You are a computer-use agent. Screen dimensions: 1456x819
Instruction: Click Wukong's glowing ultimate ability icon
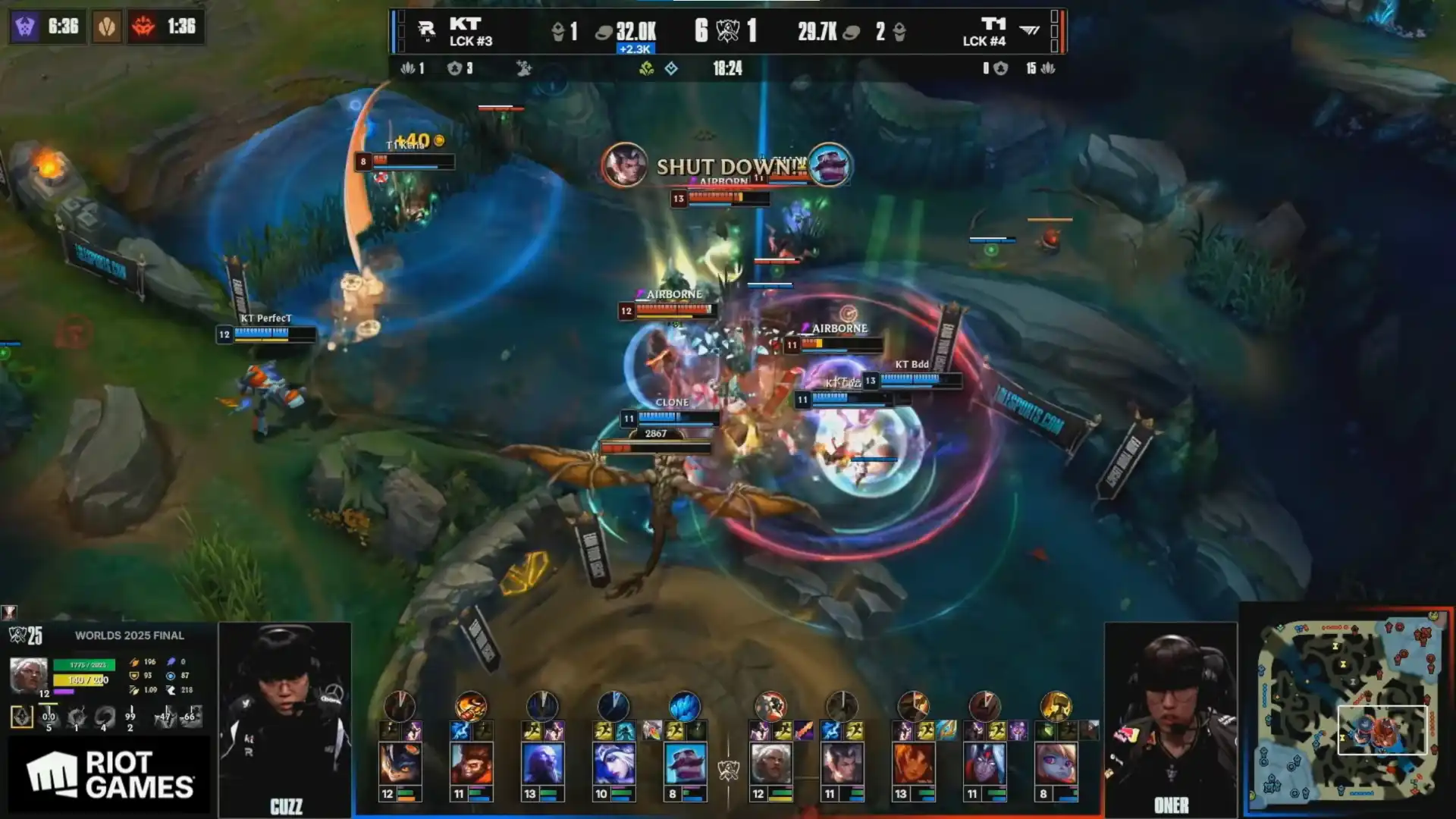click(x=471, y=706)
